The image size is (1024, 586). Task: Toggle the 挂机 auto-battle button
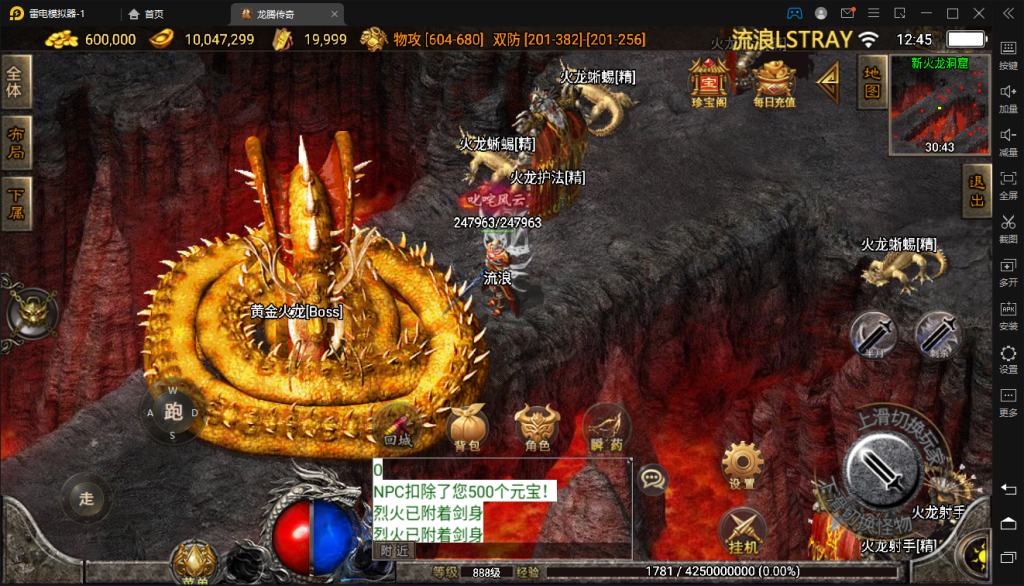[742, 530]
